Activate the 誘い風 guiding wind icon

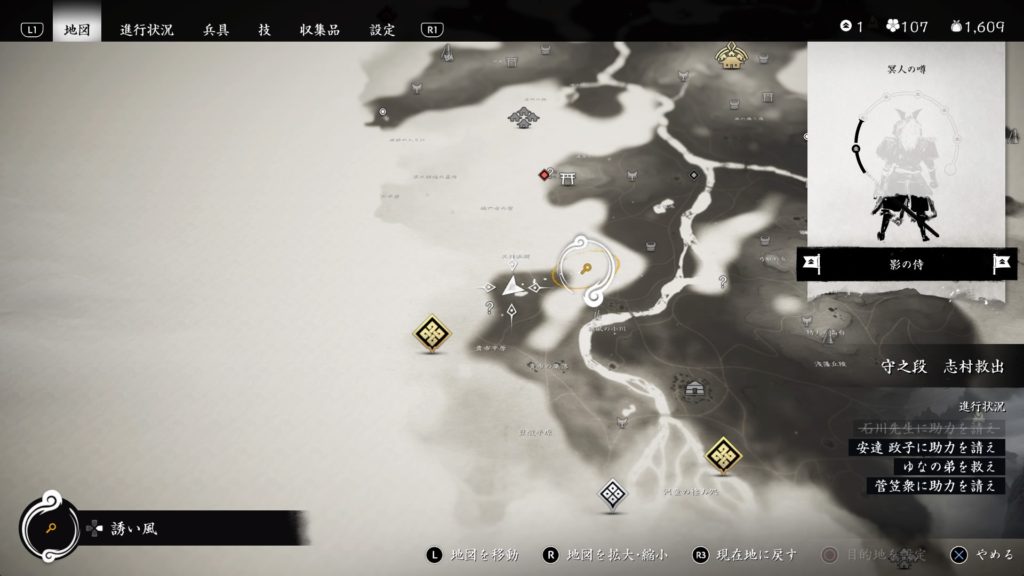pos(48,526)
